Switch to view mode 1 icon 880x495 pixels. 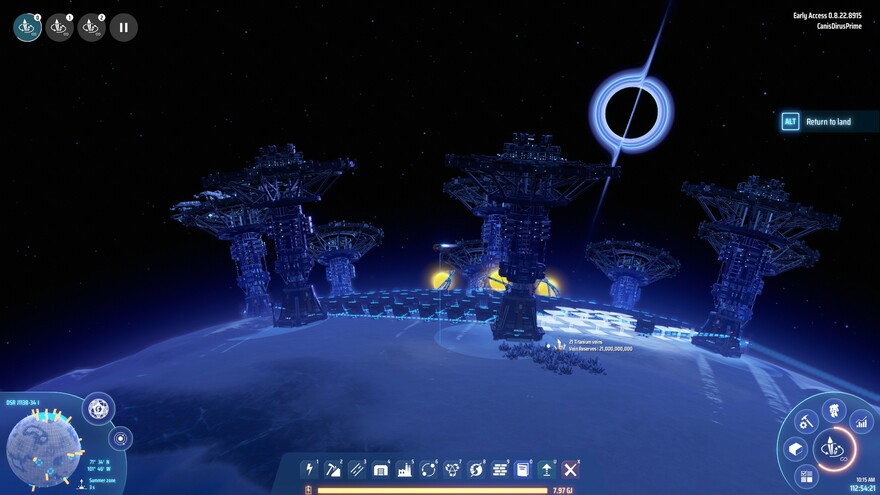60,28
